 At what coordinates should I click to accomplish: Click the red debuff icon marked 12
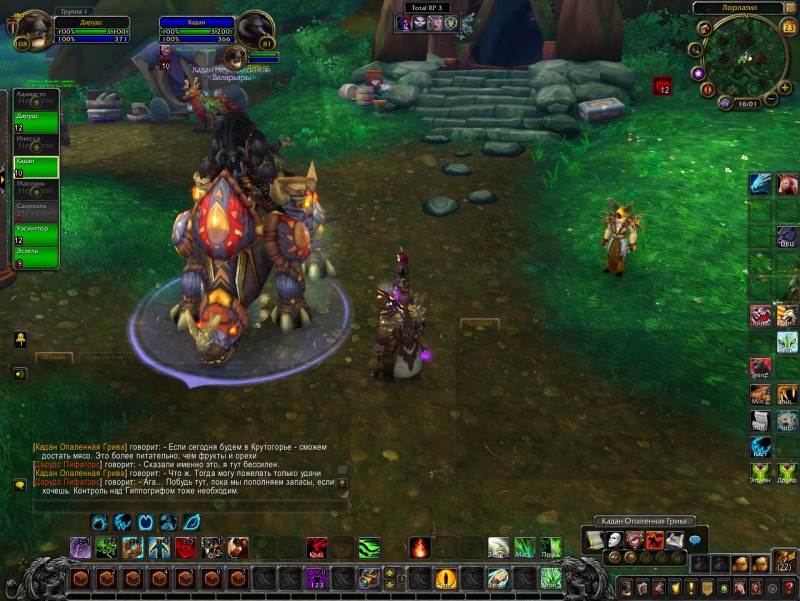point(662,87)
